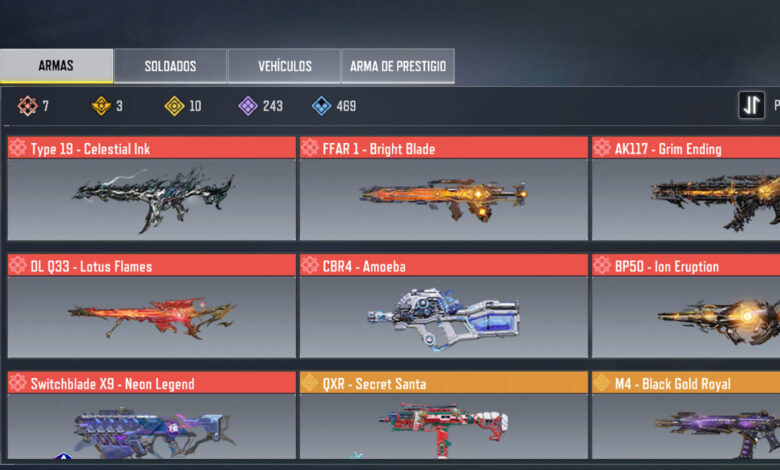Filter by blue rare rarity icon

(322, 105)
